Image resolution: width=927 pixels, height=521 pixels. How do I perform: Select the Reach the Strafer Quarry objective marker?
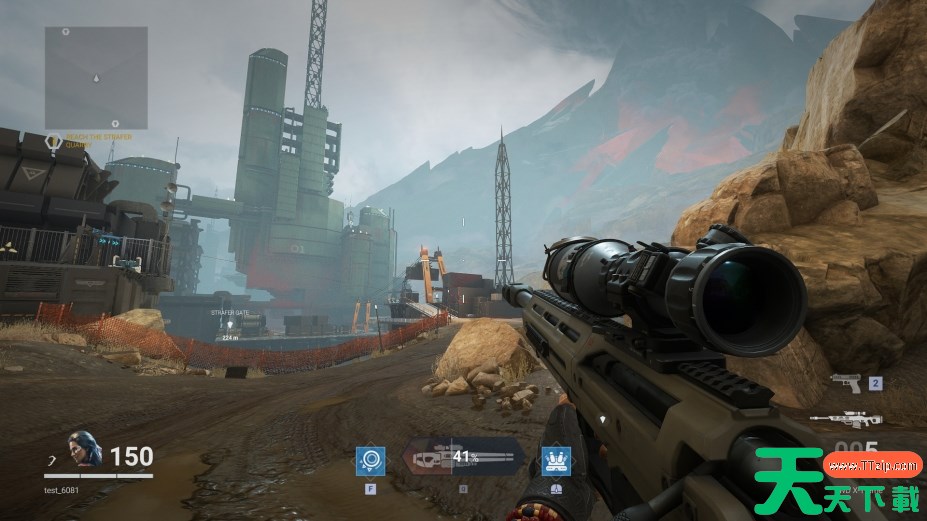click(x=55, y=142)
